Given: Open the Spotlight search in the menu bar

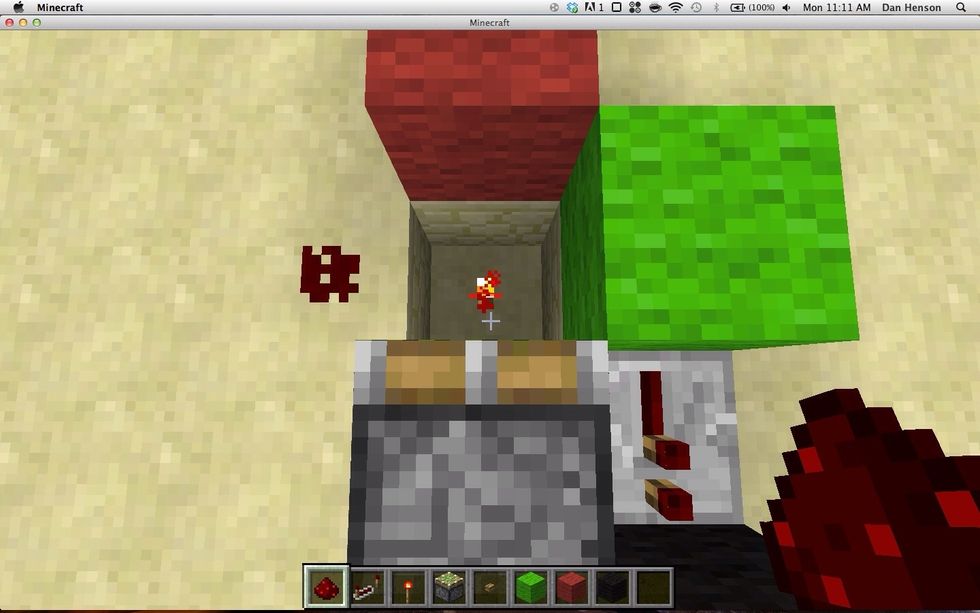Looking at the screenshot, I should (963, 7).
